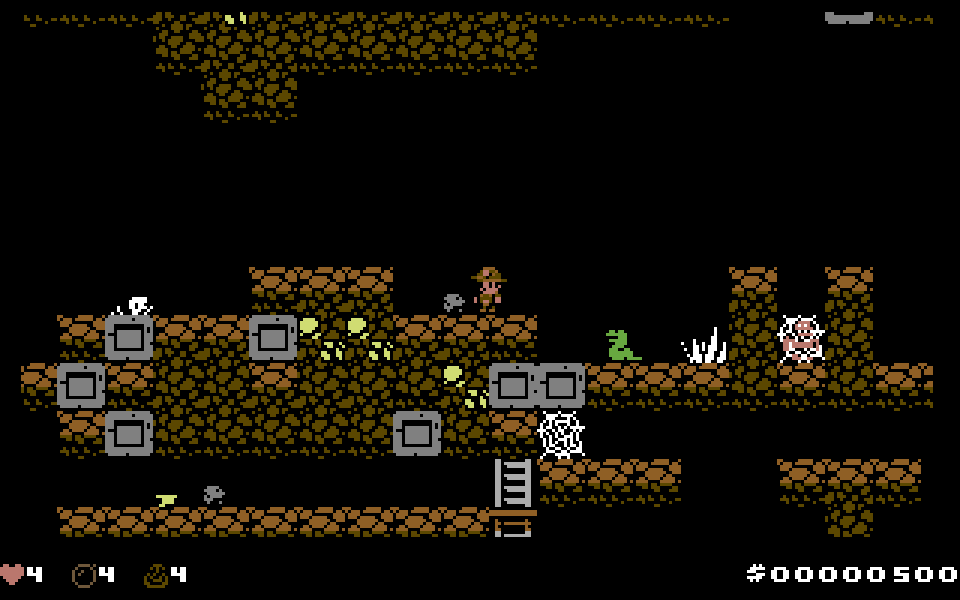Select the rope coil icon in the HUD

pyautogui.click(x=156, y=575)
